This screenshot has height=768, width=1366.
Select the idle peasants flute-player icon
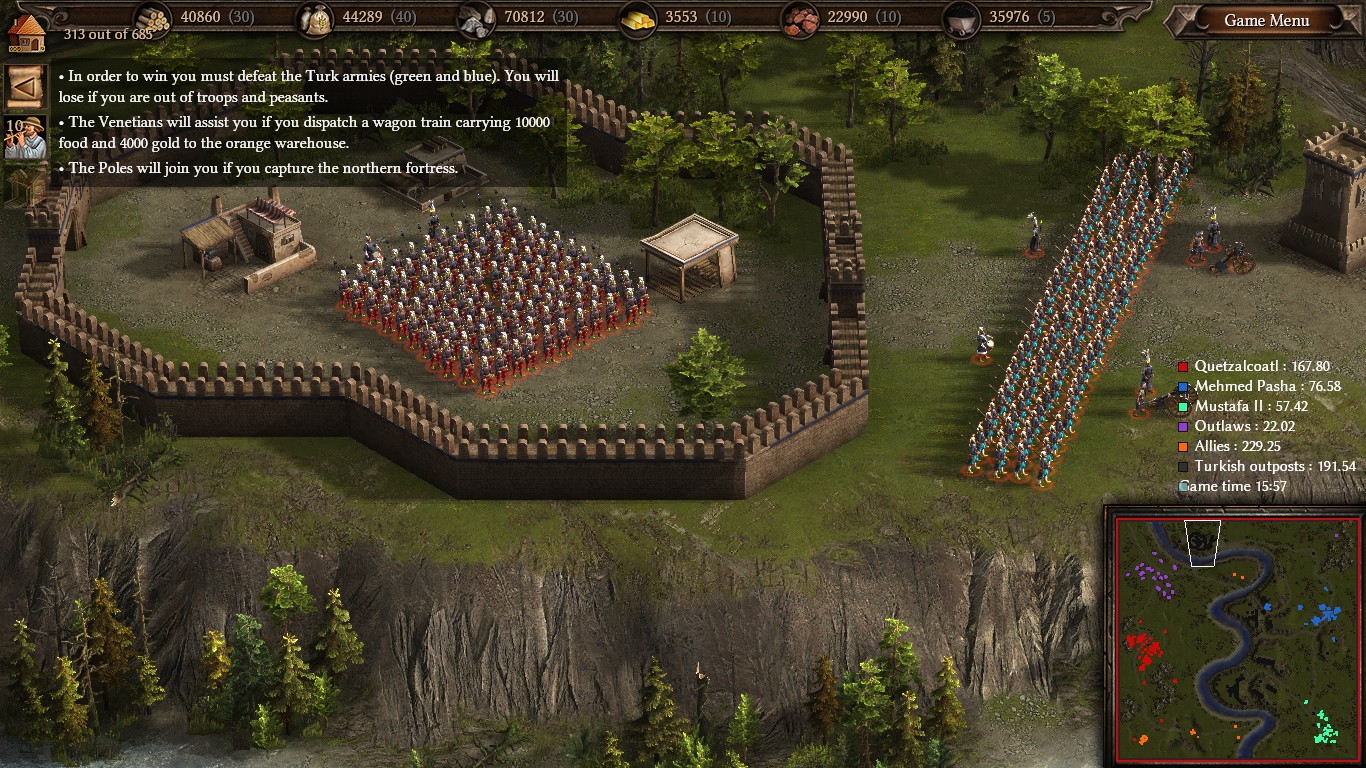[x=26, y=137]
